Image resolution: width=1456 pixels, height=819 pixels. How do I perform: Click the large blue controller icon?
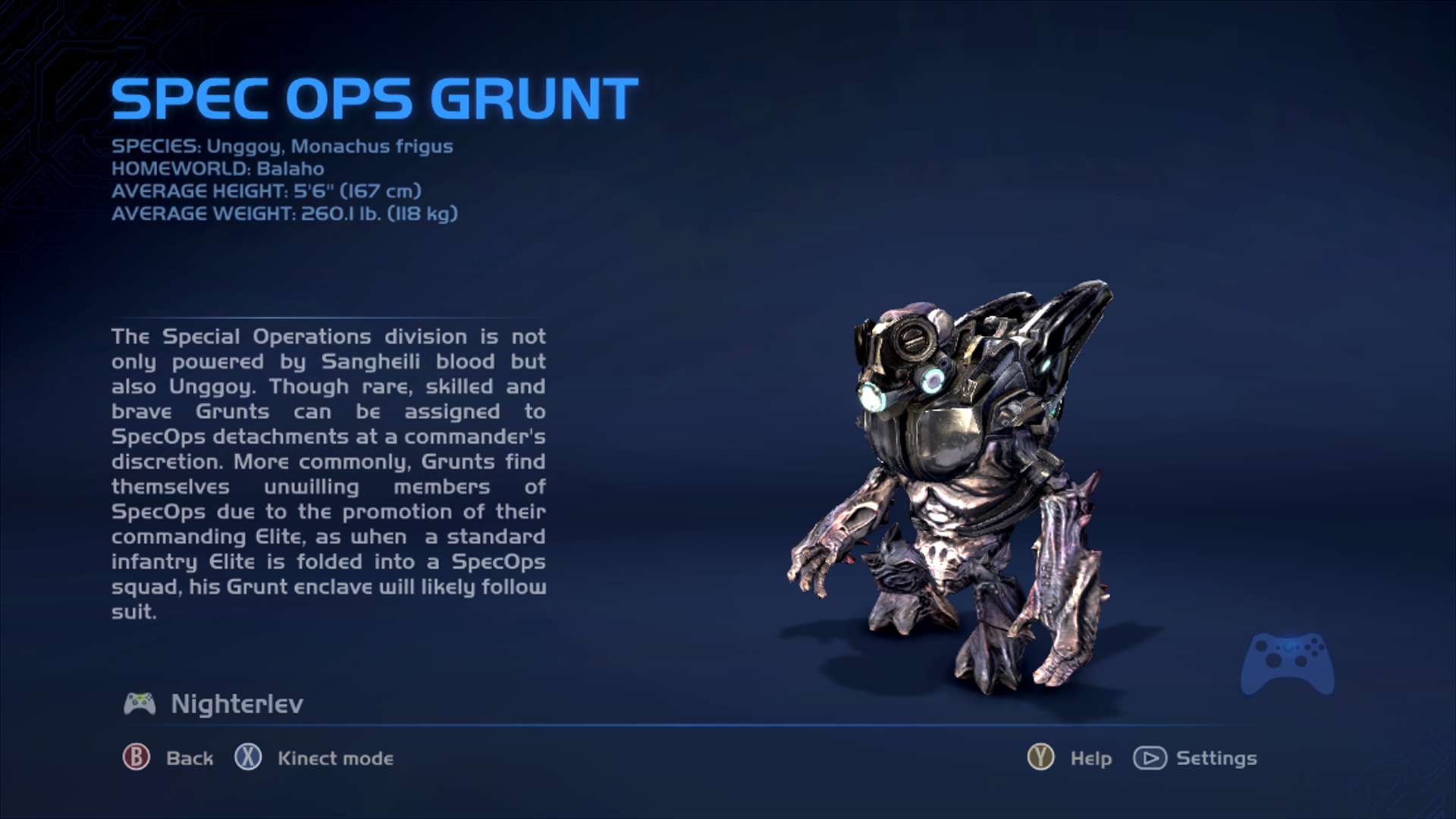tap(1287, 663)
